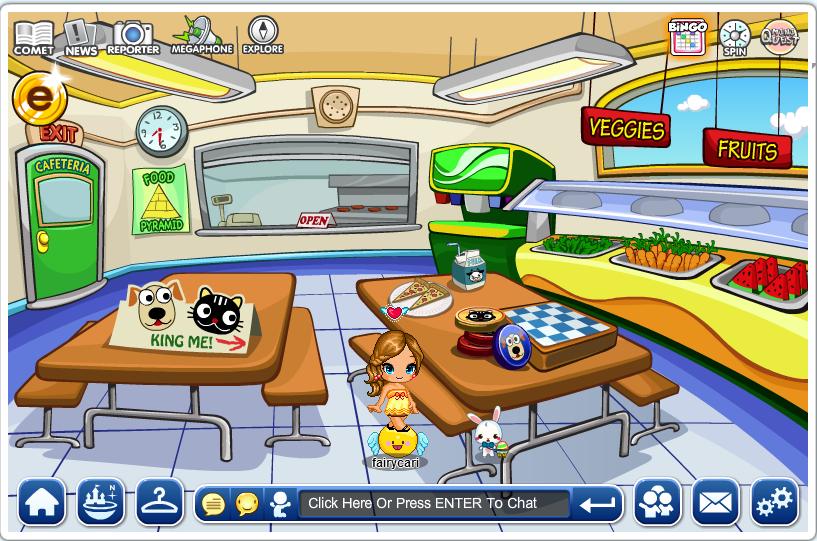Image resolution: width=817 pixels, height=541 pixels.
Task: Open the friends list
Action: tap(657, 503)
